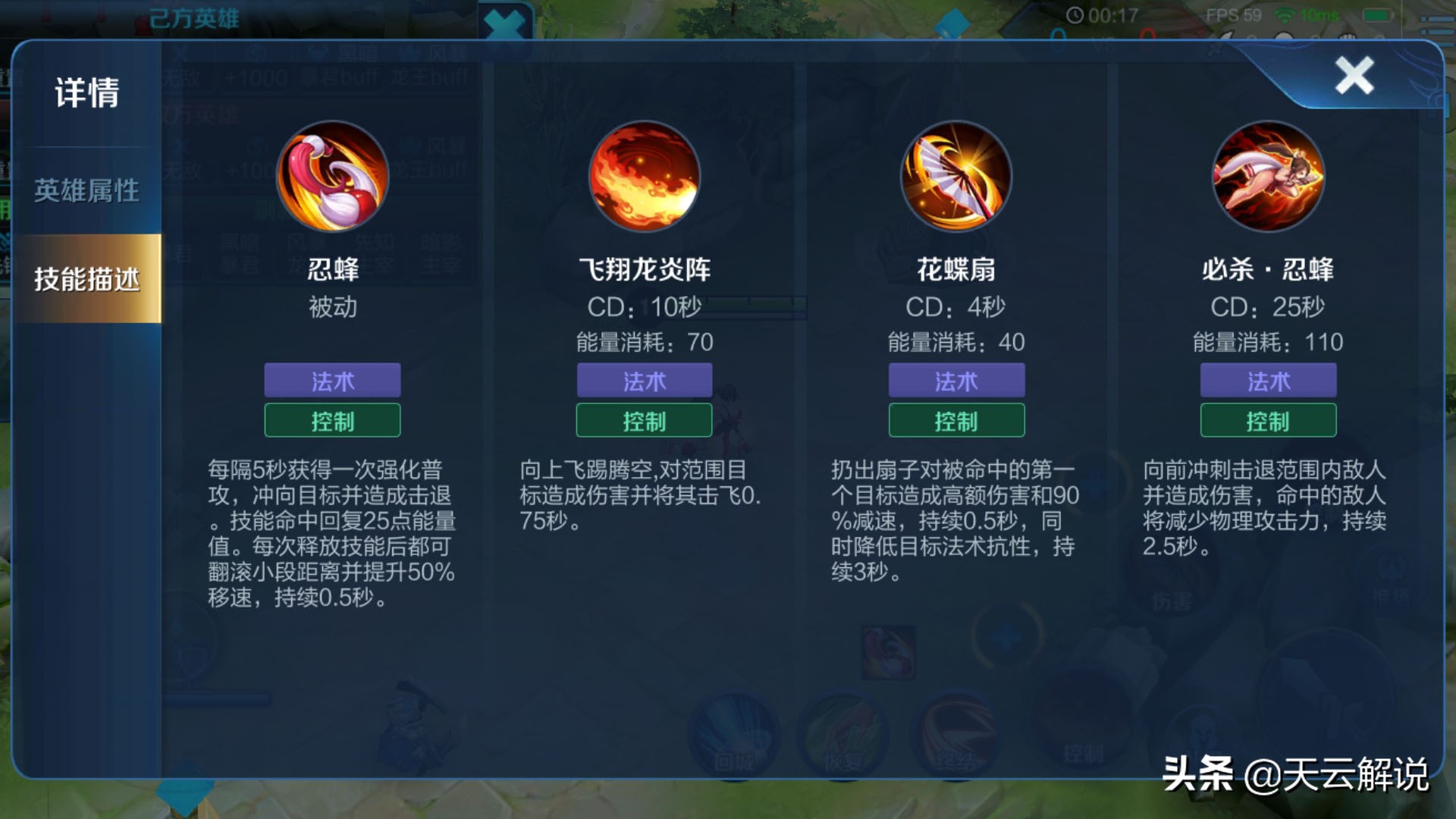This screenshot has height=819, width=1456.
Task: Click the 法术 tag under 飞翔龙炎阵
Action: 643,381
